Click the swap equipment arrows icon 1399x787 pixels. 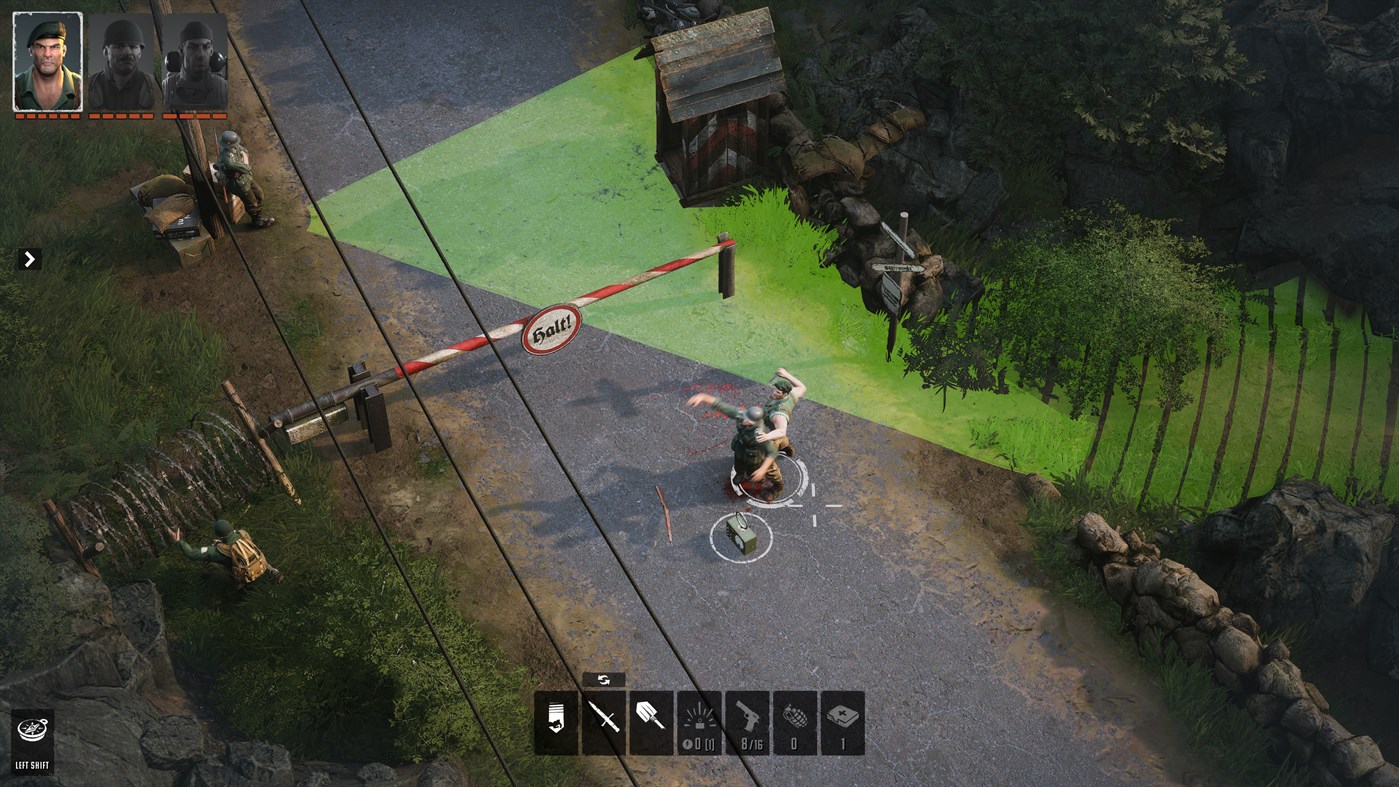coord(604,679)
